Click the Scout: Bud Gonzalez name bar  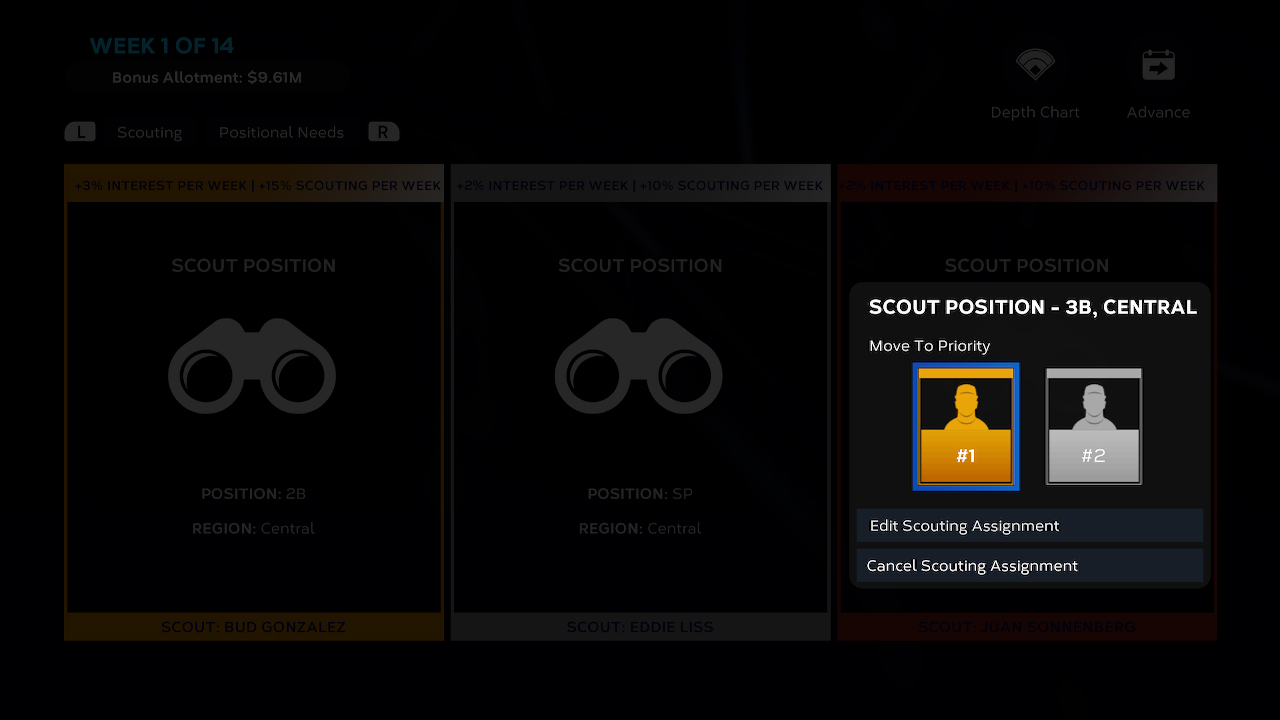[253, 627]
